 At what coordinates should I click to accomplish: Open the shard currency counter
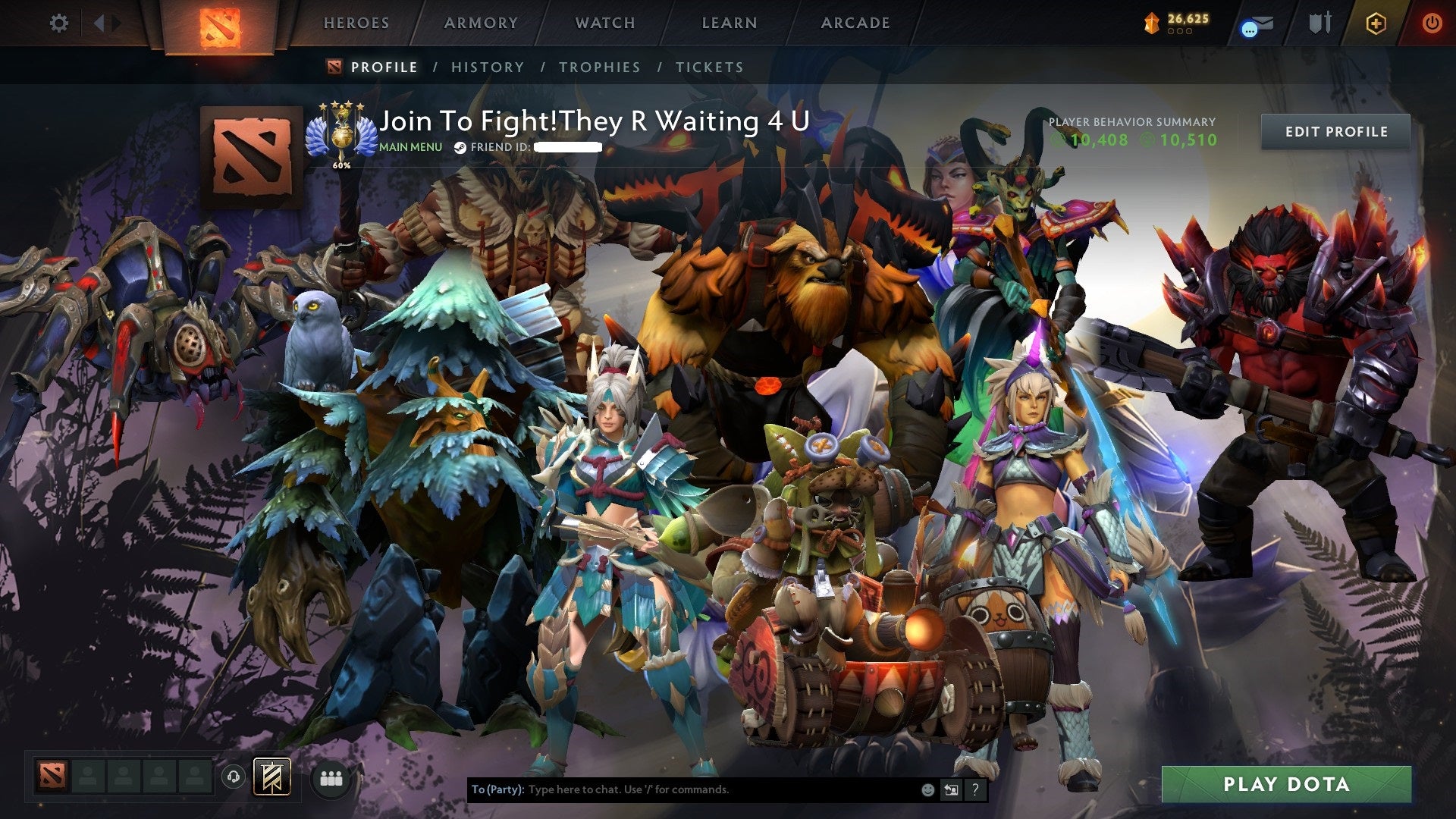click(x=1176, y=23)
